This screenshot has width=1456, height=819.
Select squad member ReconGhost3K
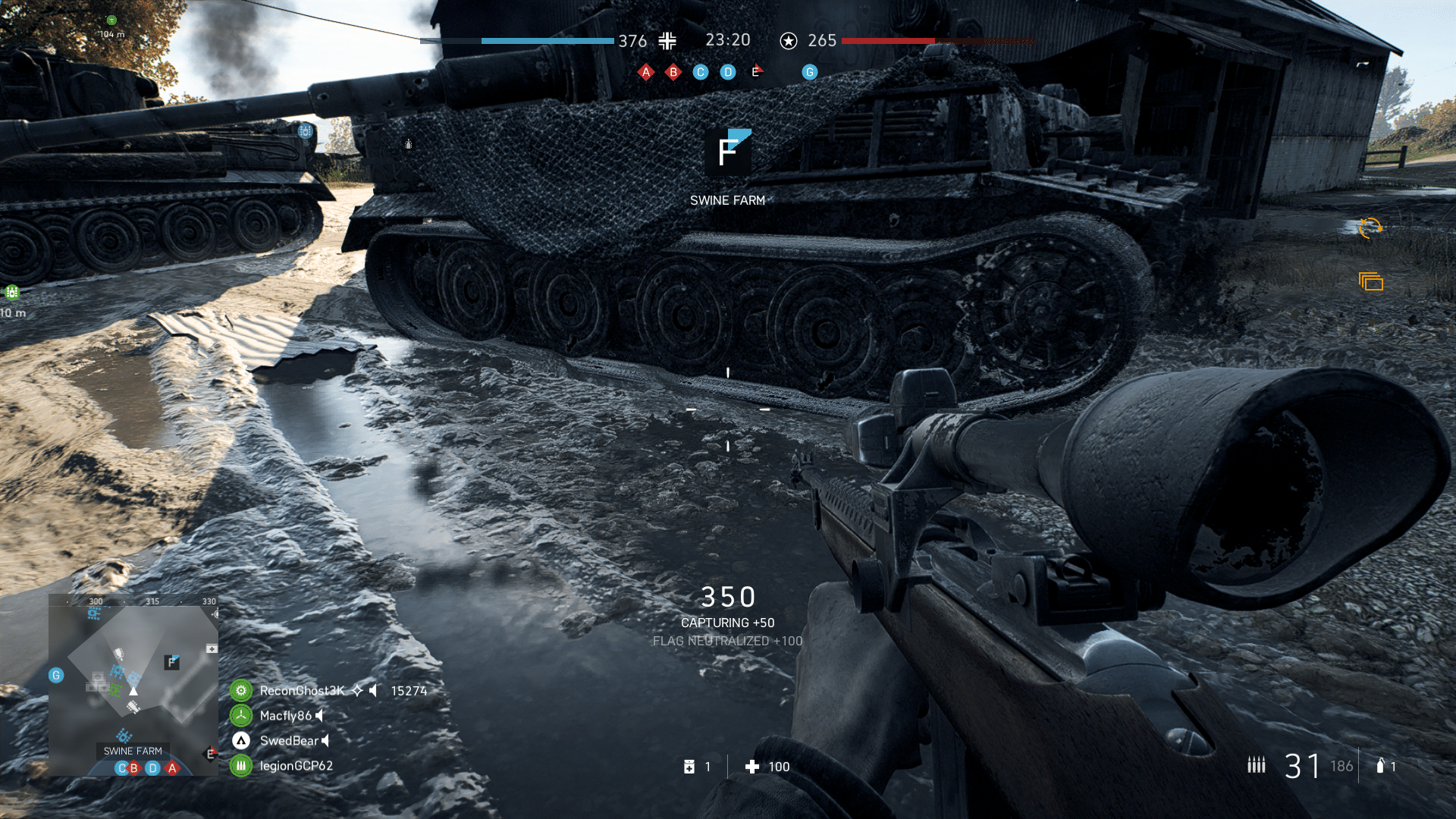coord(302,691)
